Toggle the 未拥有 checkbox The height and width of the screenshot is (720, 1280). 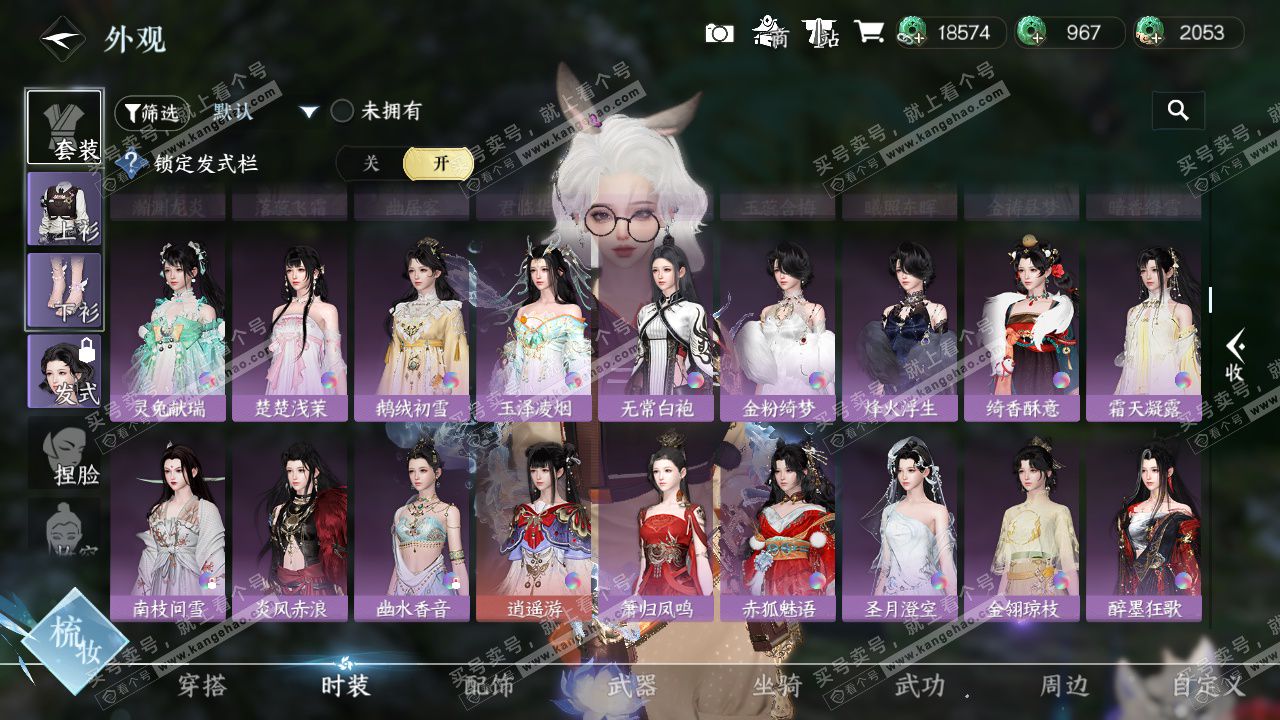(343, 111)
